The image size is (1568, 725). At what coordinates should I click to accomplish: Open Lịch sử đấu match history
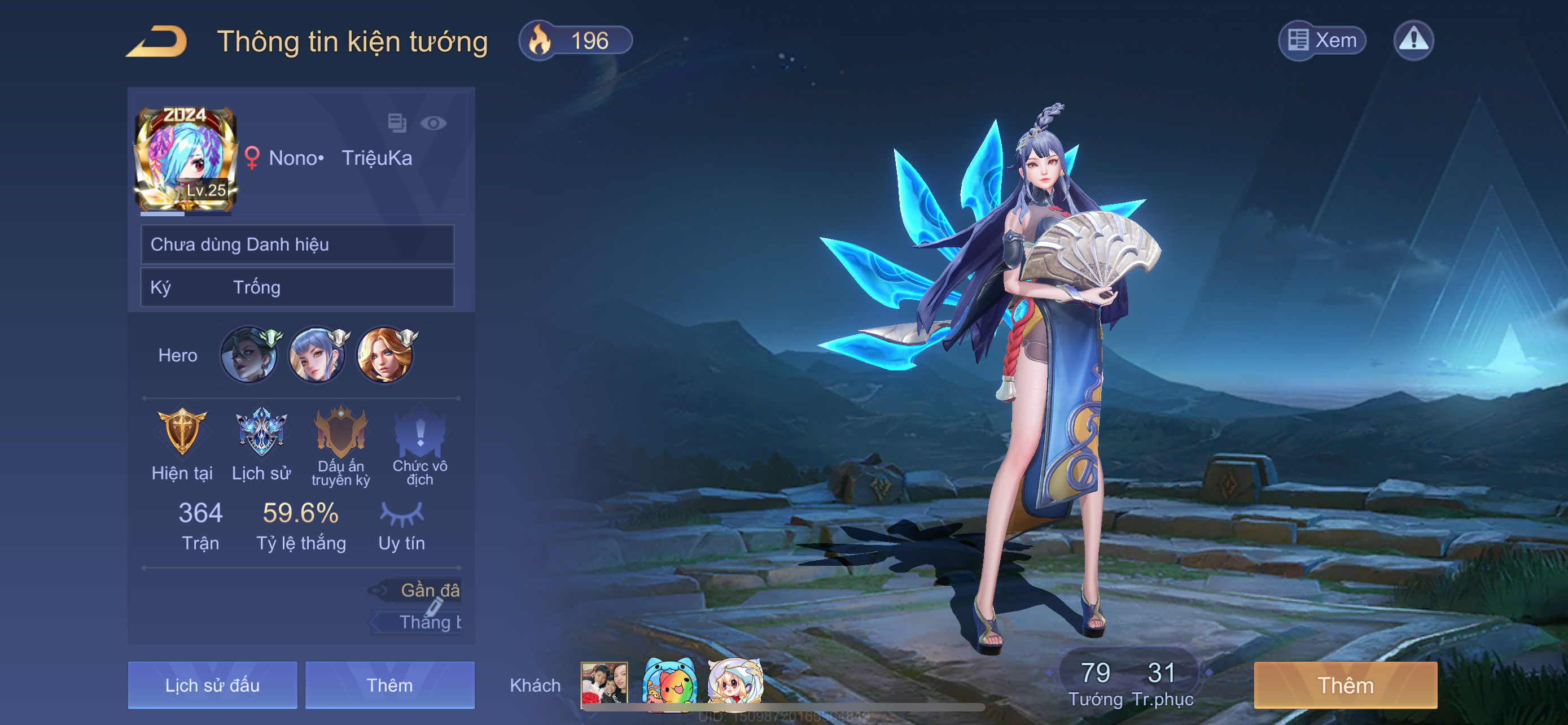(x=212, y=685)
